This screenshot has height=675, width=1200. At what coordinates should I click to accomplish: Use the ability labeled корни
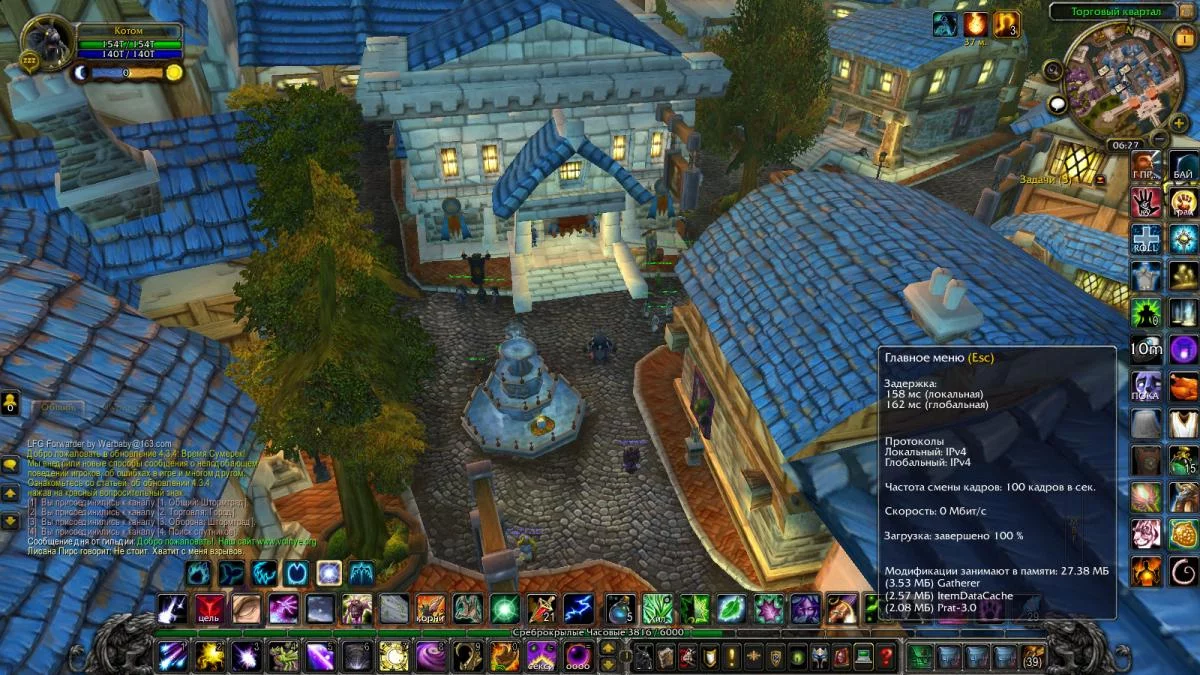click(431, 608)
